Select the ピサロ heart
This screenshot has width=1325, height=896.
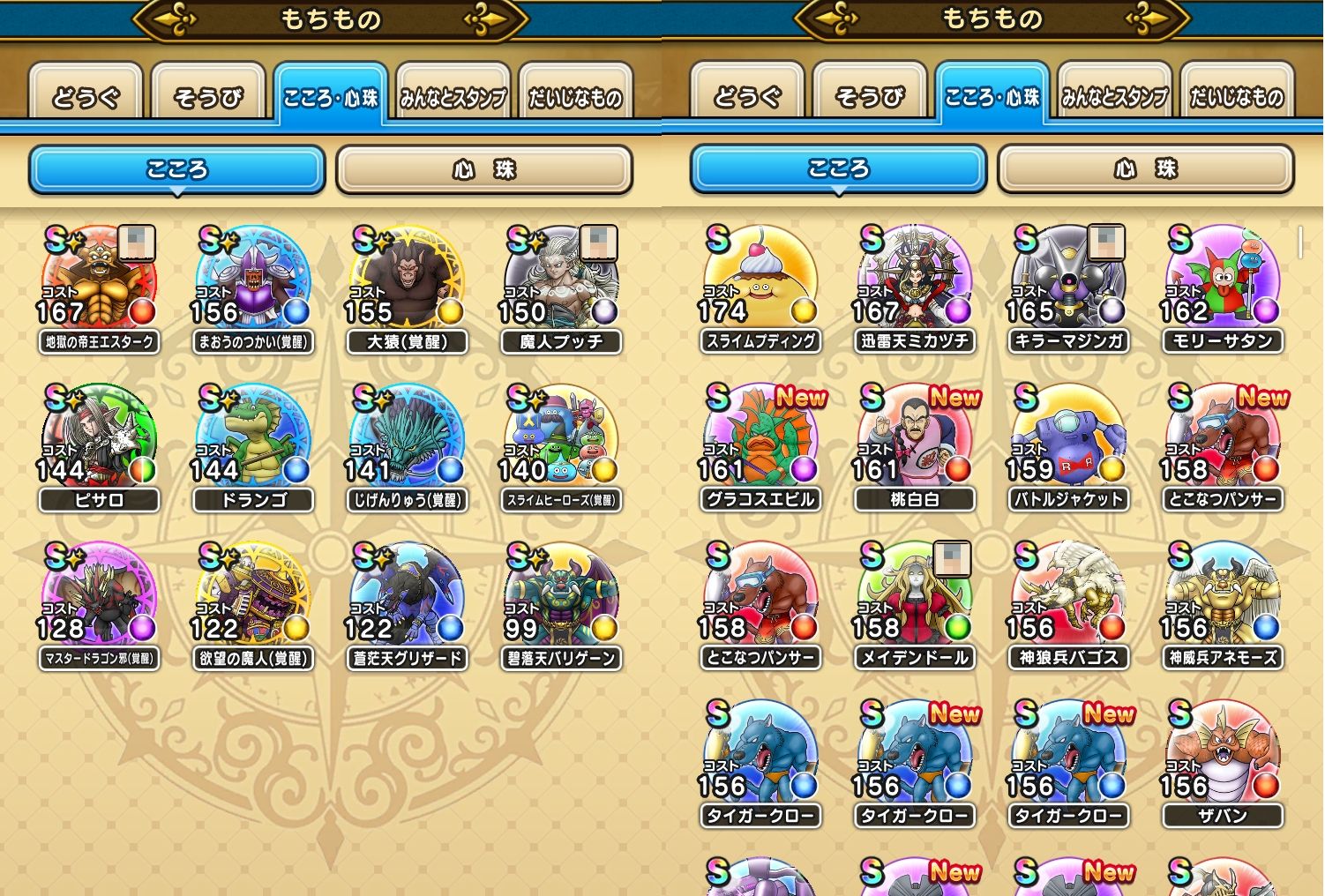(99, 439)
